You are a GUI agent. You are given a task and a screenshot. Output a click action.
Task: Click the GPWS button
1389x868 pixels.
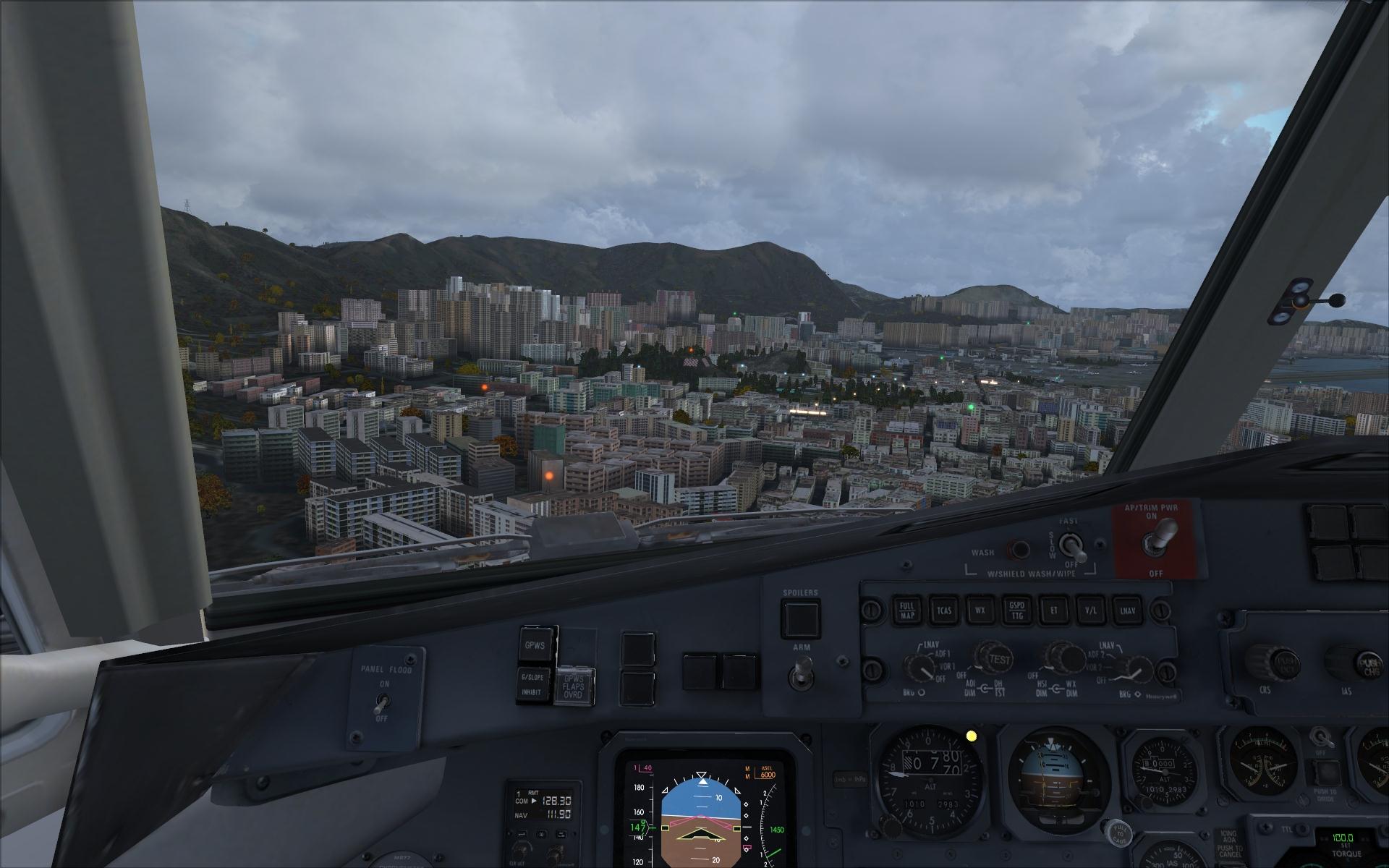point(536,643)
